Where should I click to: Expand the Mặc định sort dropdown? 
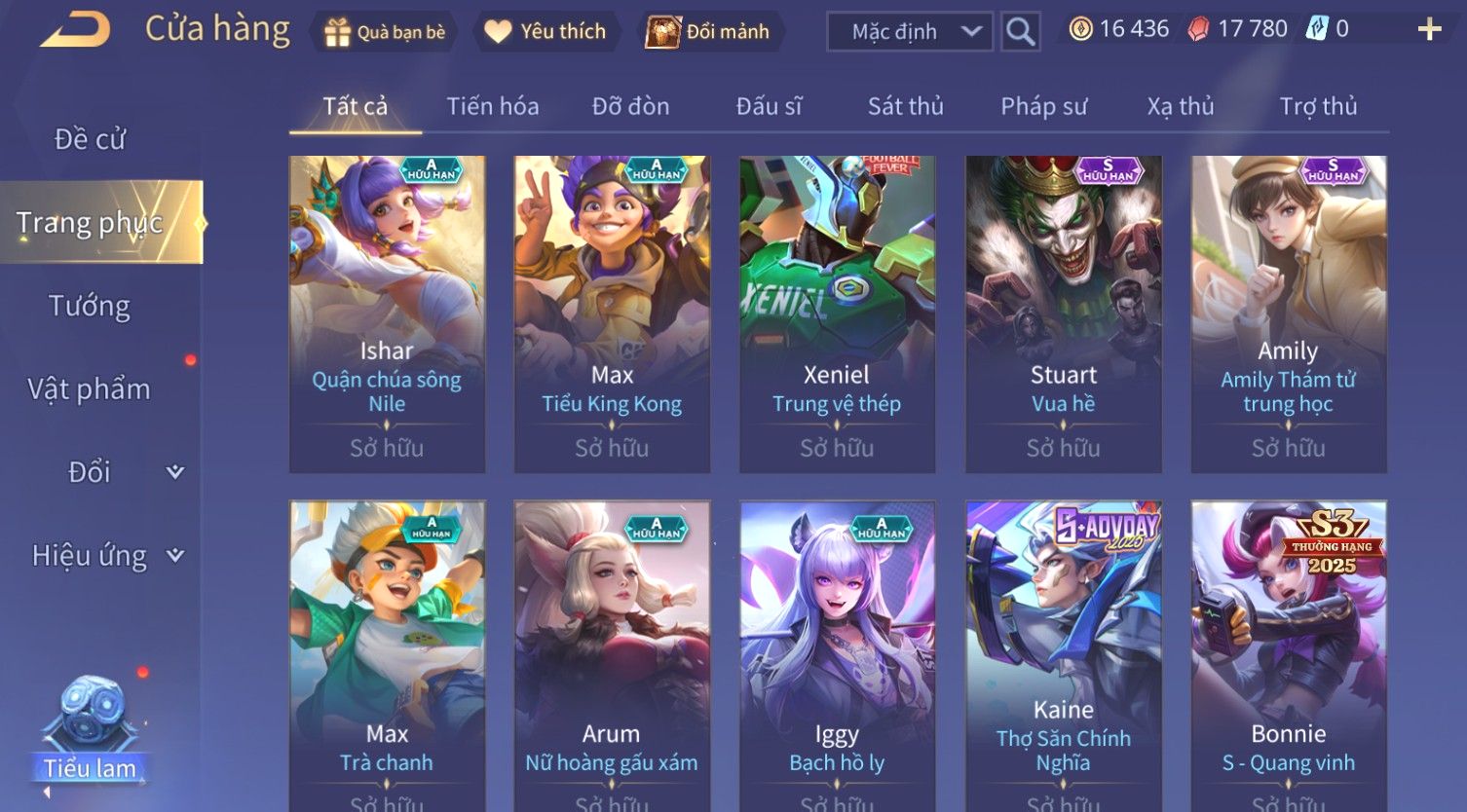pos(909,32)
